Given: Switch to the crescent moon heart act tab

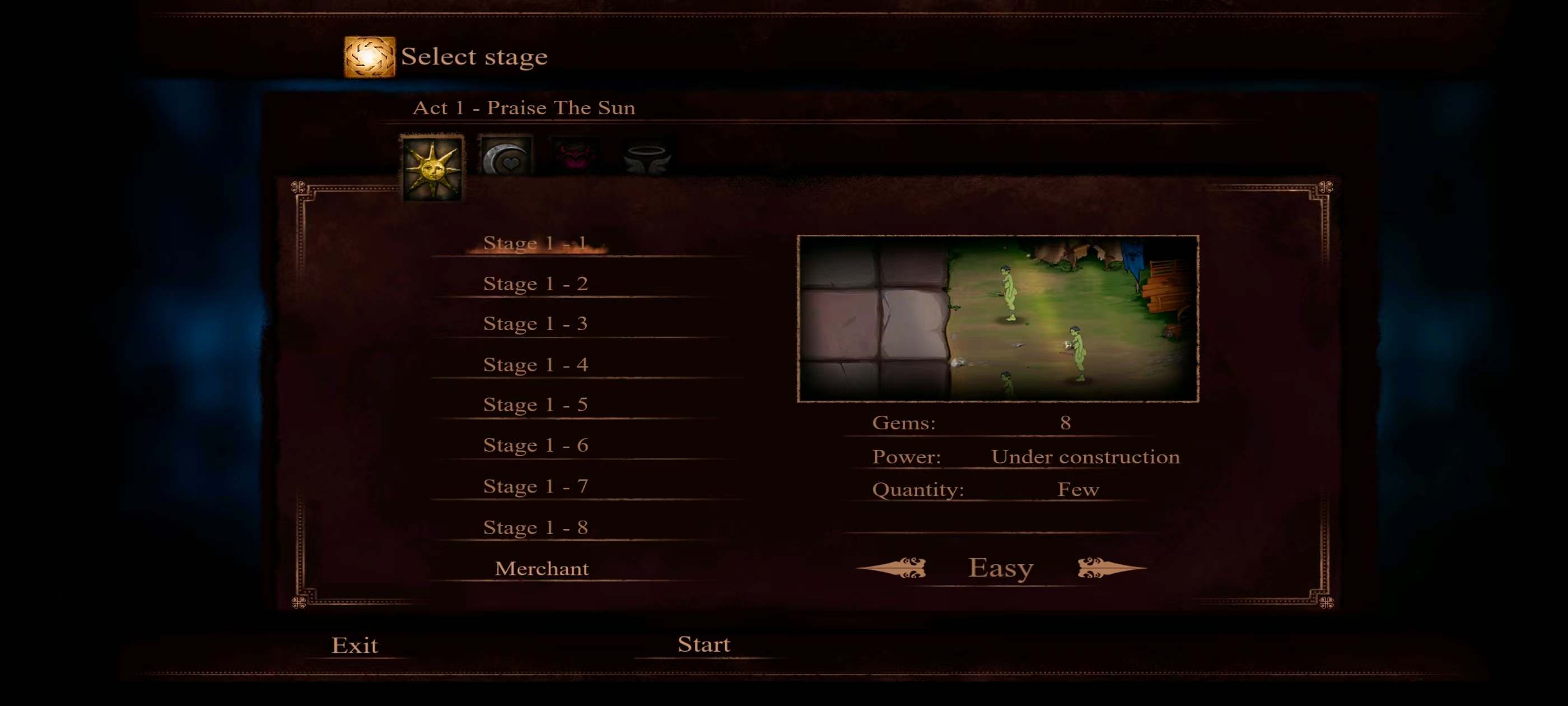Looking at the screenshot, I should tap(506, 157).
